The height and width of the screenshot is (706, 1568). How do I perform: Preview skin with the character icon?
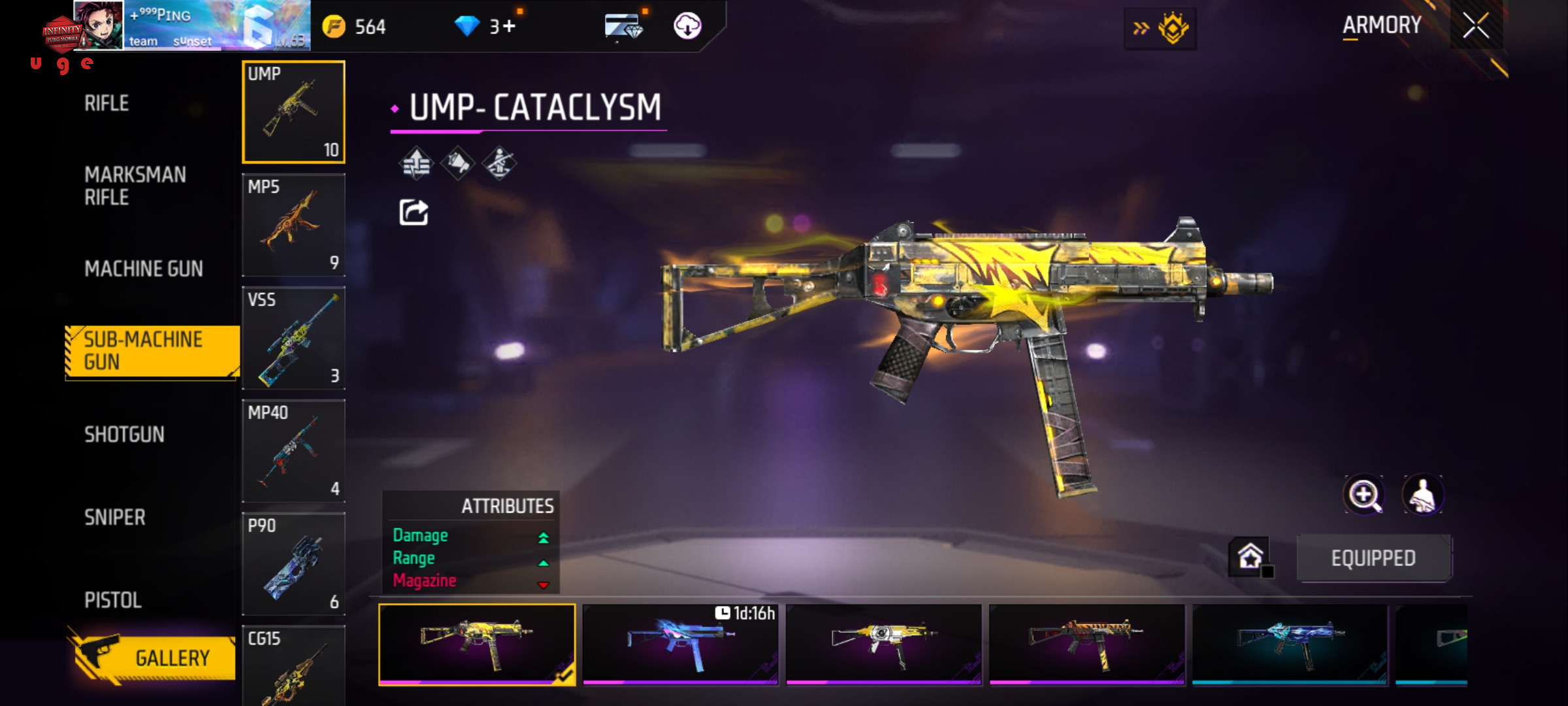point(1422,495)
